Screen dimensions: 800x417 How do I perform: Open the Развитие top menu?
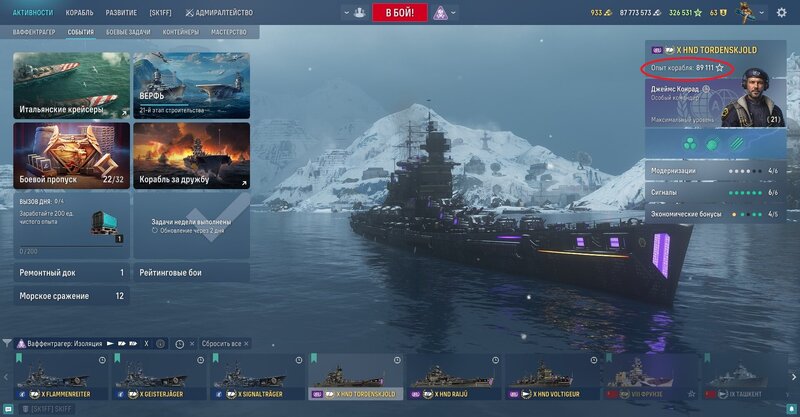pyautogui.click(x=122, y=13)
